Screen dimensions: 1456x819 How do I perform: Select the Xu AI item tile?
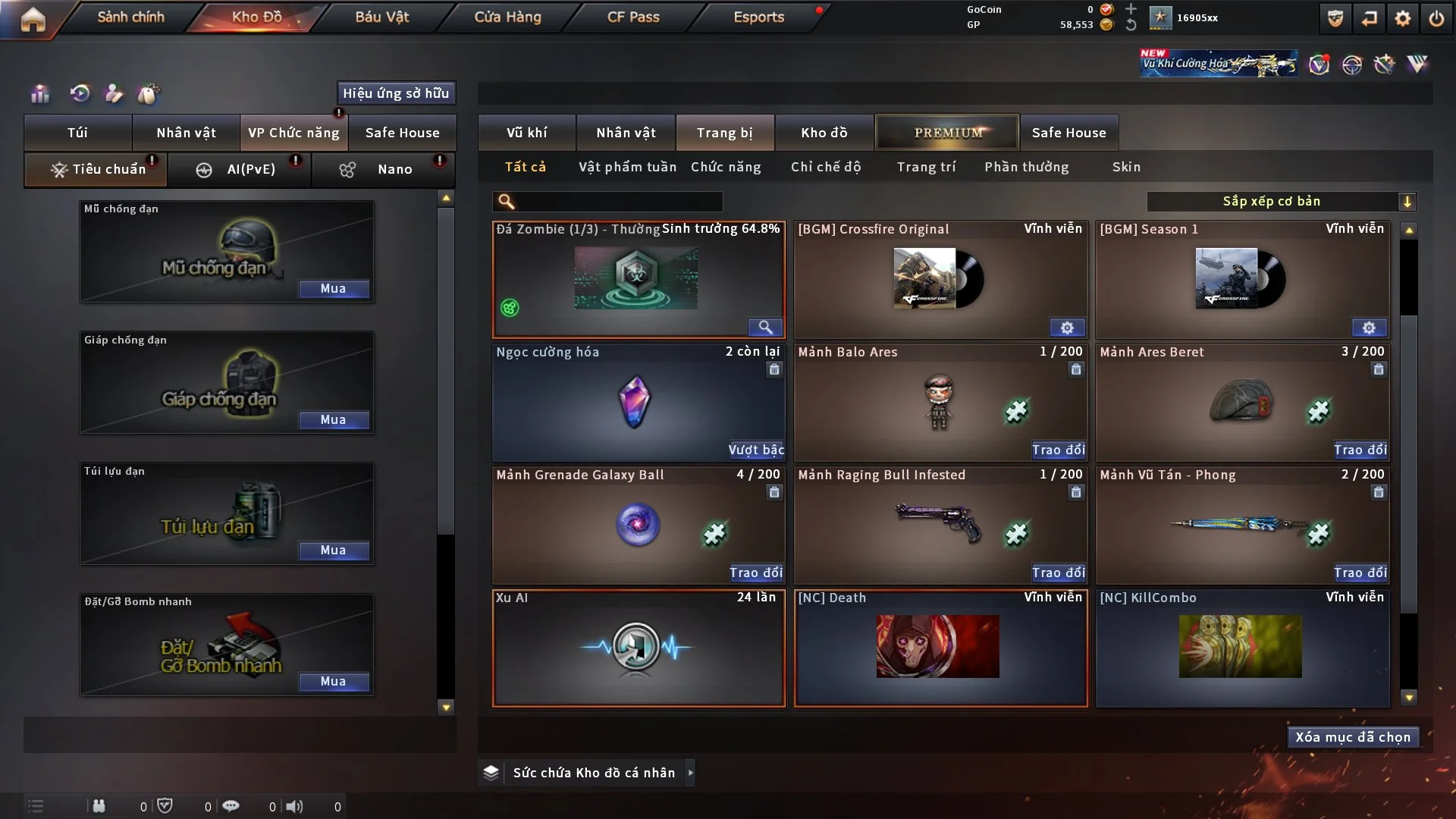tap(638, 648)
